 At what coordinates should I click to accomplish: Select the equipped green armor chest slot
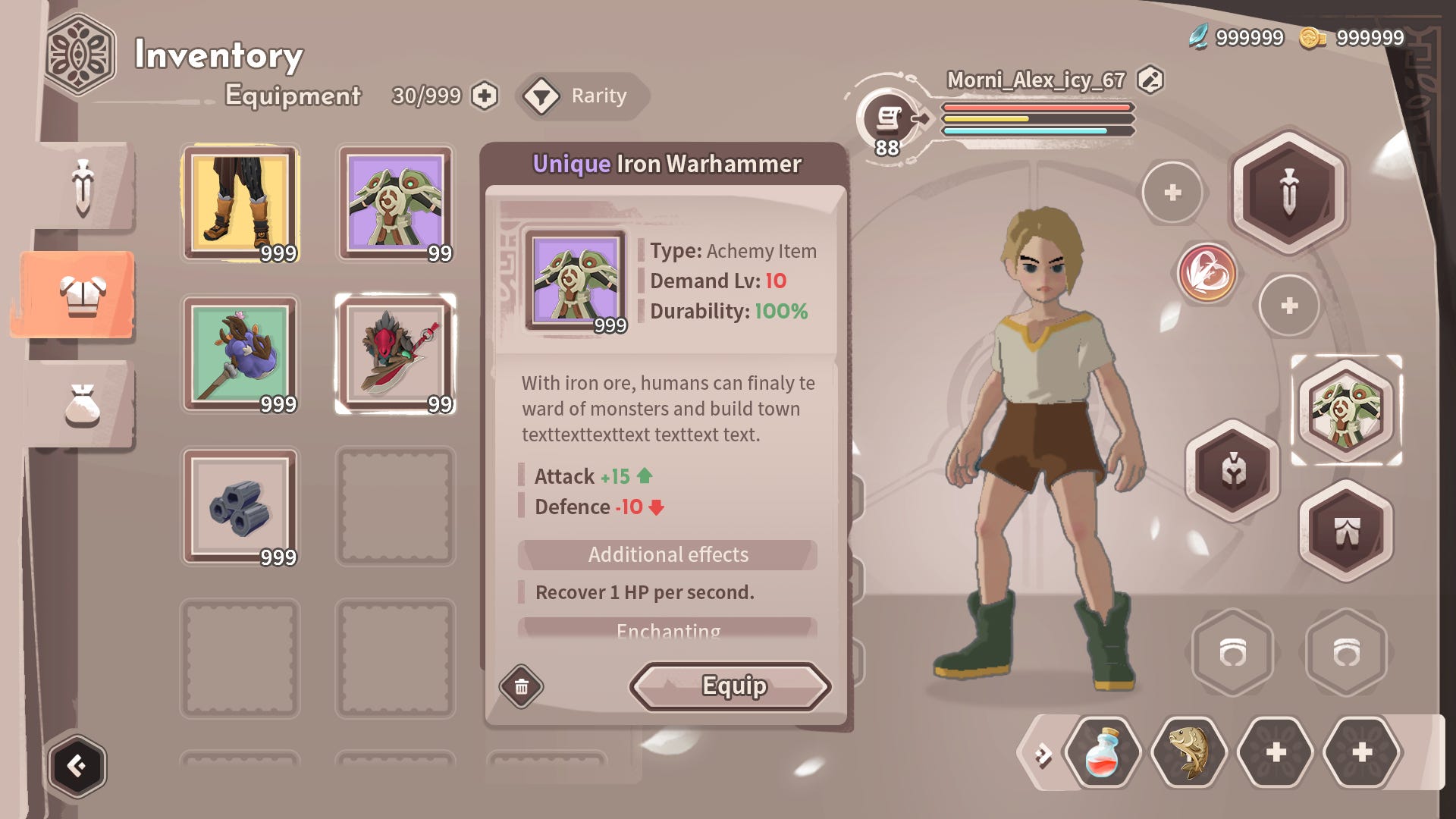click(1346, 410)
